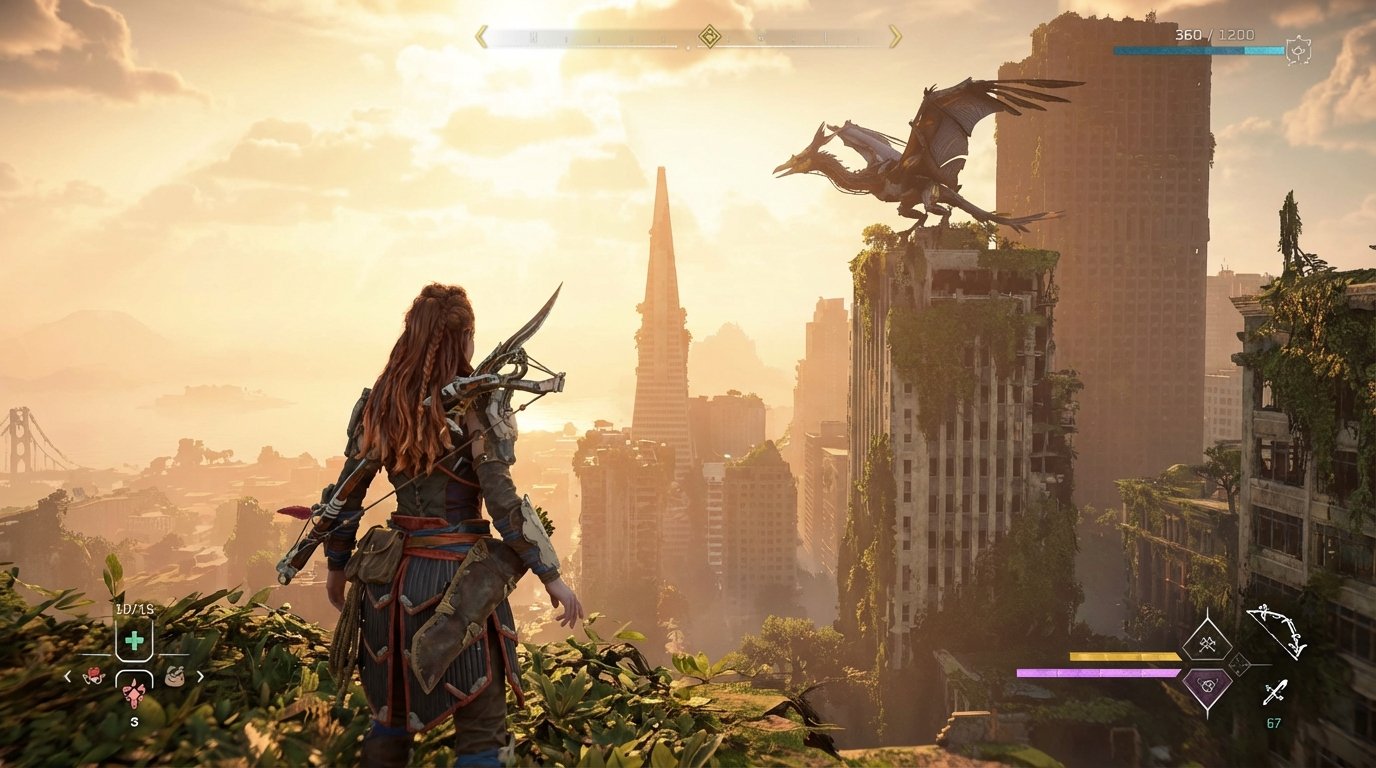1376x768 pixels.
Task: Select the medicinal herb pouch icon
Action: click(95, 676)
